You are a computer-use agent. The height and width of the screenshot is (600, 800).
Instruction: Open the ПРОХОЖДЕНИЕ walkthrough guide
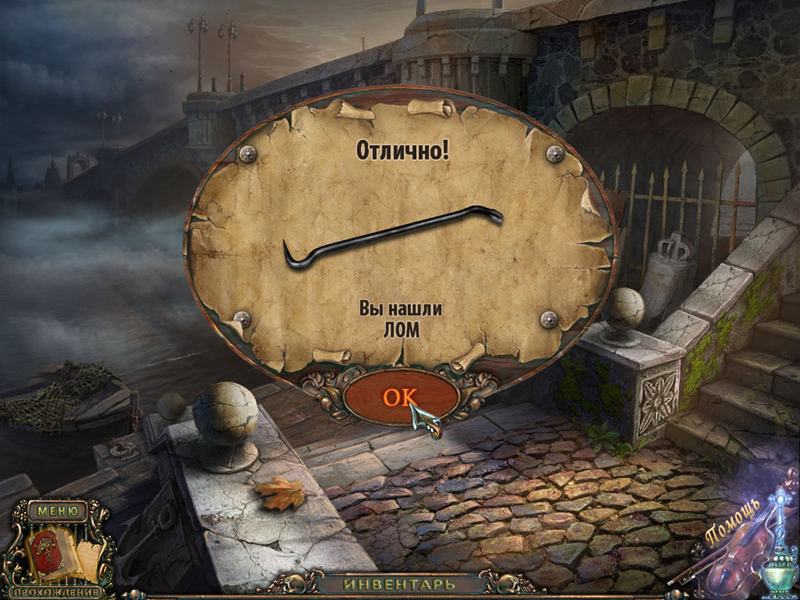point(56,589)
